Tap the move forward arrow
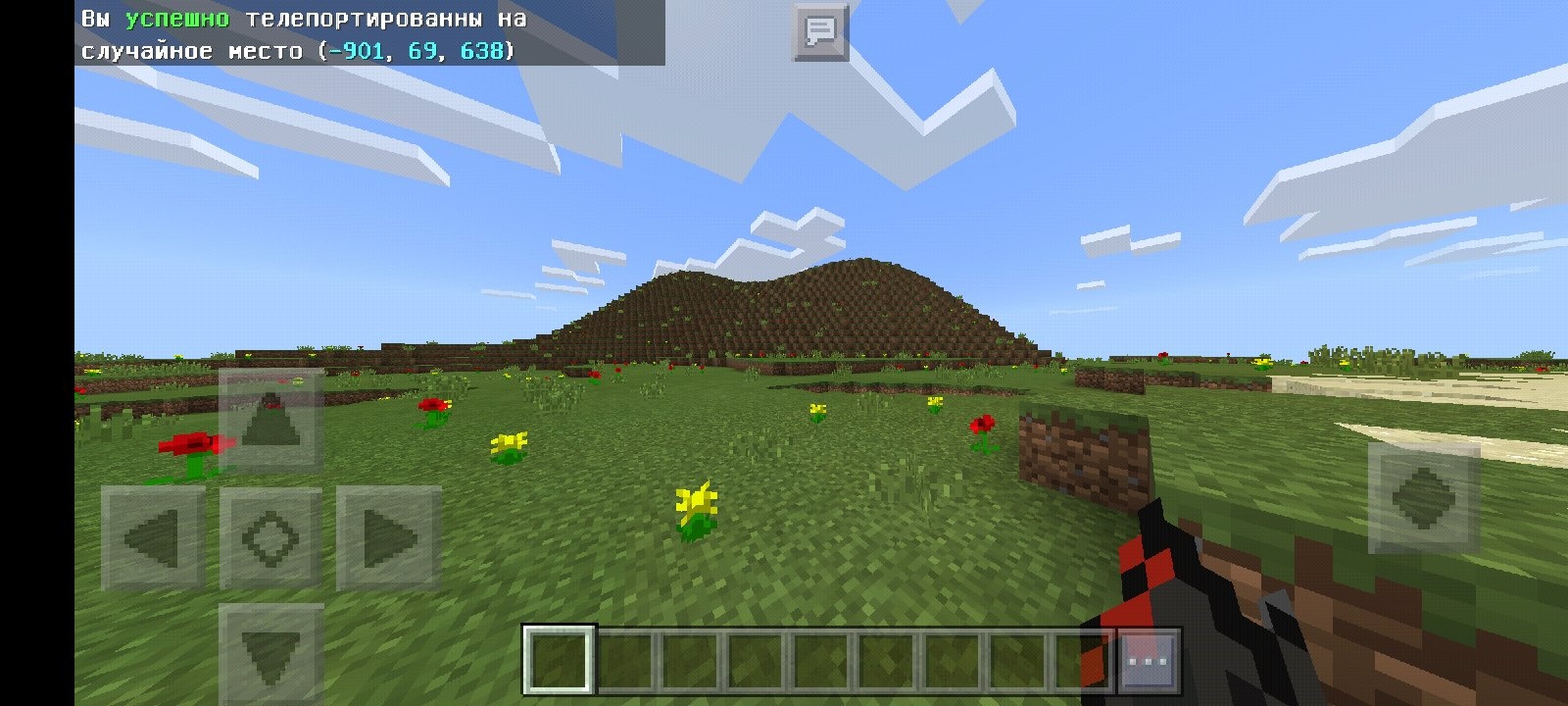The height and width of the screenshot is (706, 1568). click(x=271, y=422)
